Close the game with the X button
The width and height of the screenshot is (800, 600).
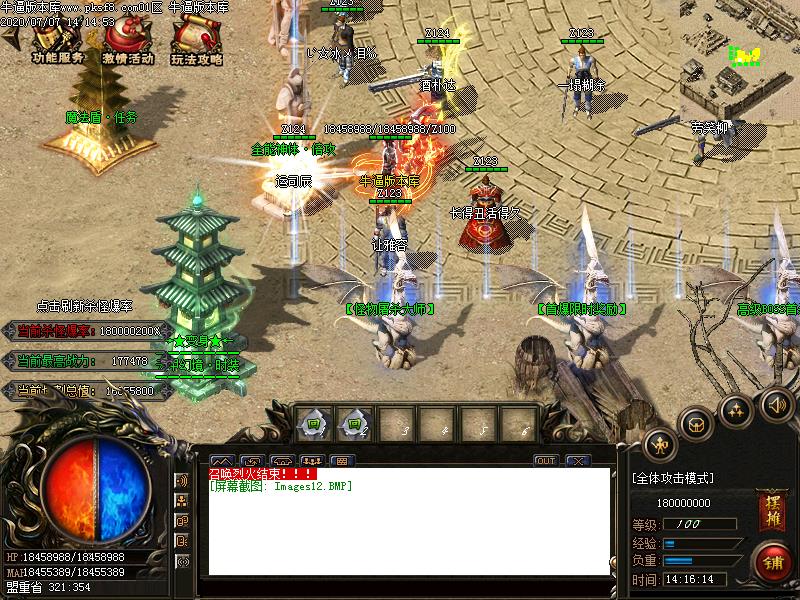577,461
